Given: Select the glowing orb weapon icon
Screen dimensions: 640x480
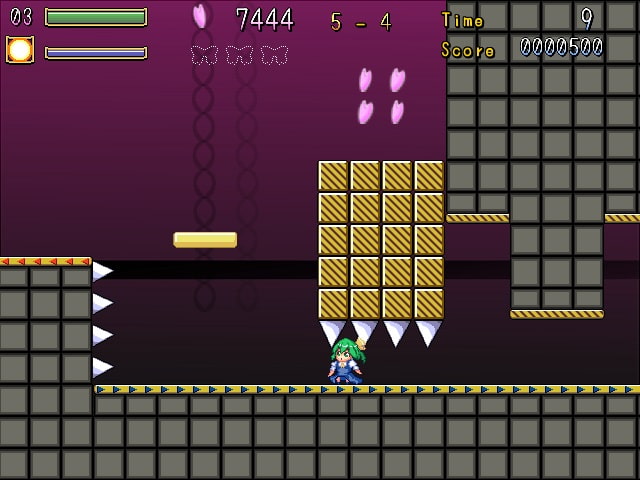Looking at the screenshot, I should point(20,50).
